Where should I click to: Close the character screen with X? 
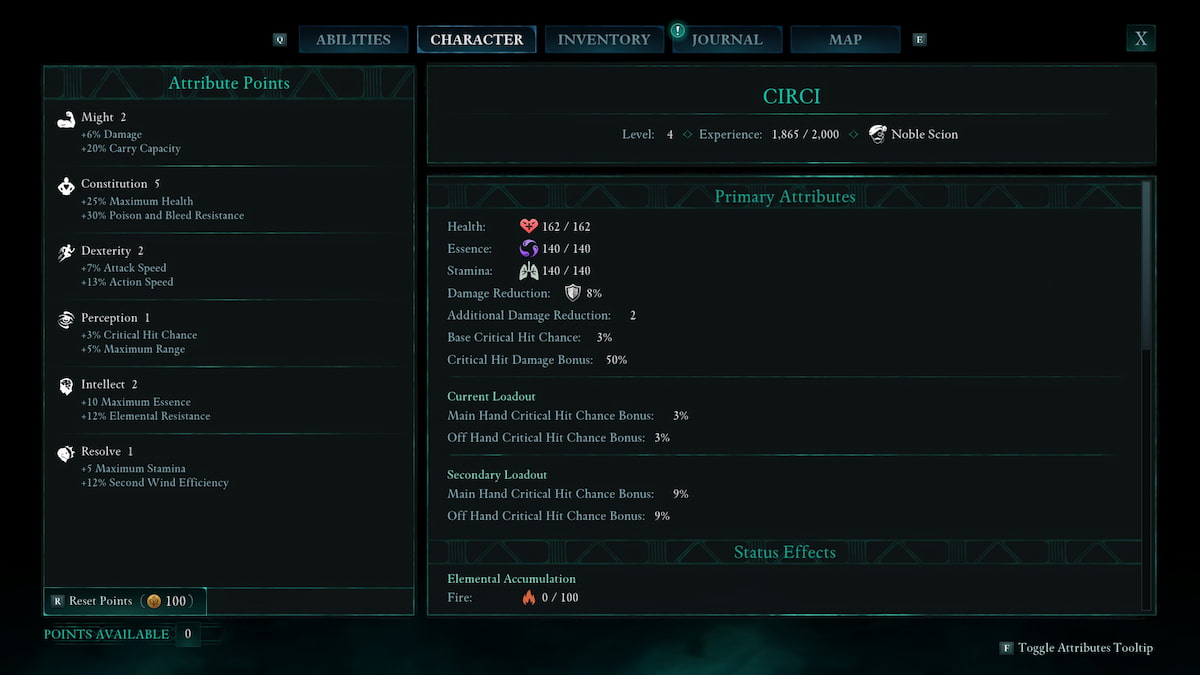[x=1140, y=39]
